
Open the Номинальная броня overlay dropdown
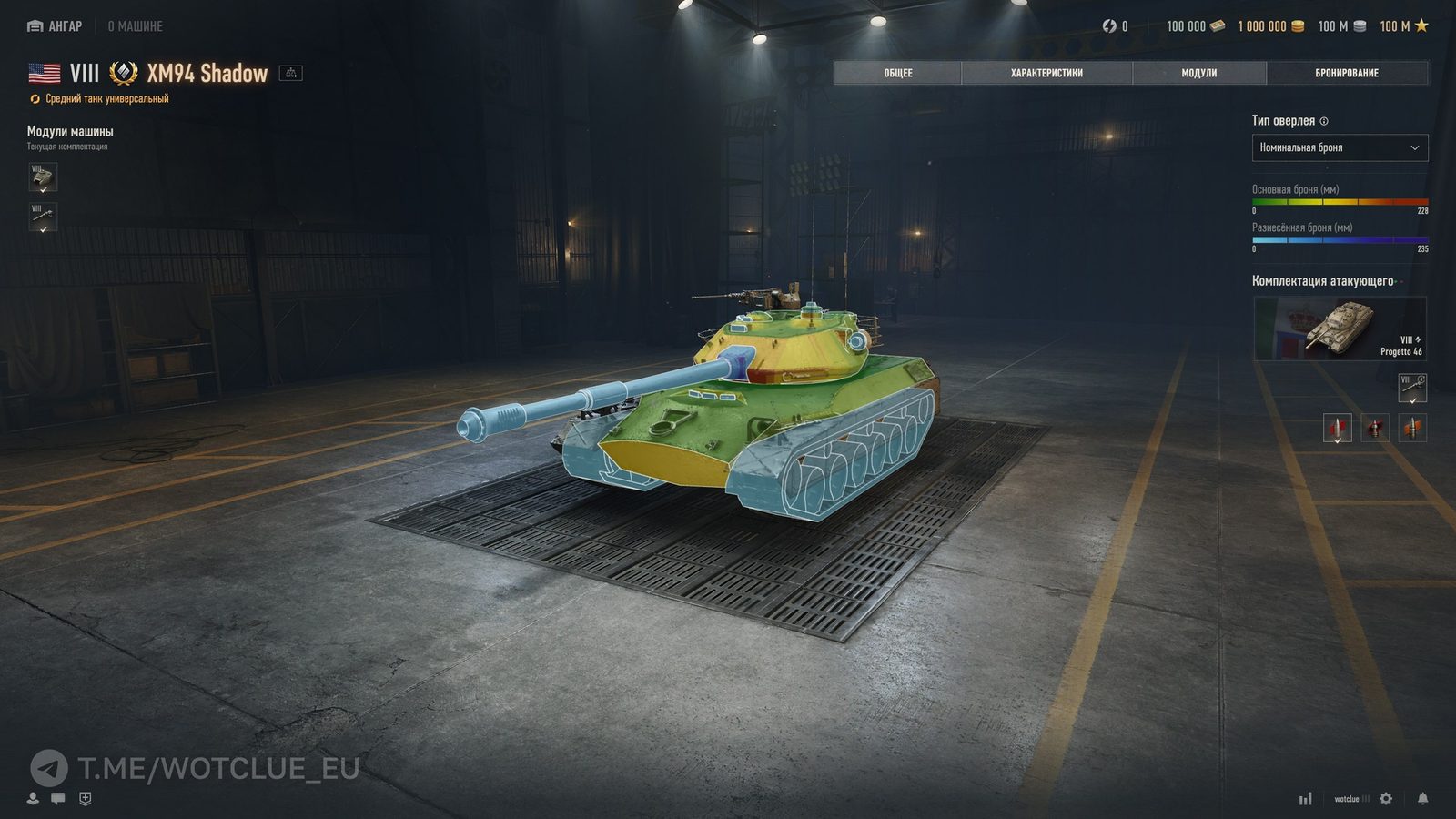coord(1340,147)
